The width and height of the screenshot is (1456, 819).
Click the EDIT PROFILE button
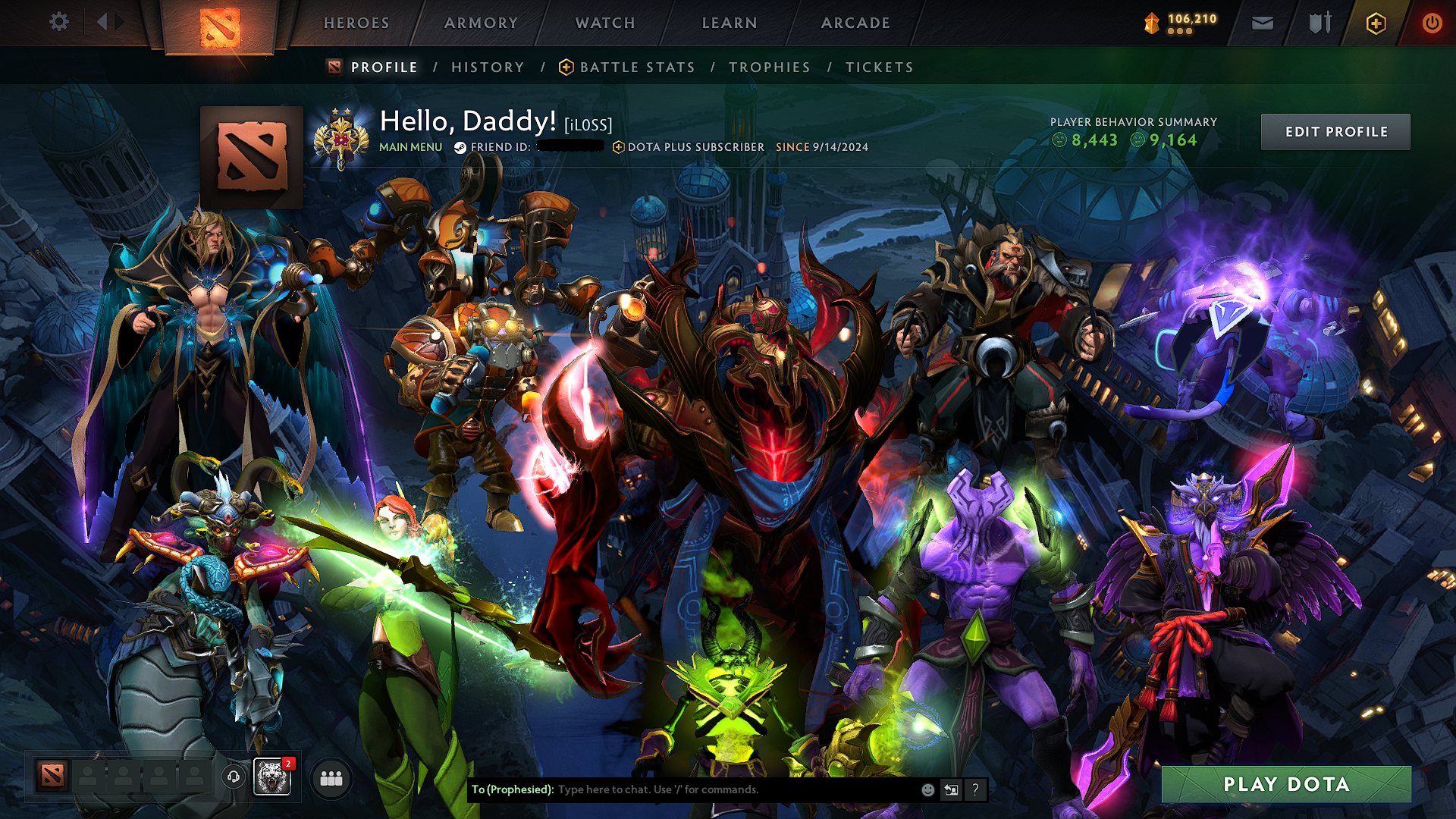[1335, 131]
